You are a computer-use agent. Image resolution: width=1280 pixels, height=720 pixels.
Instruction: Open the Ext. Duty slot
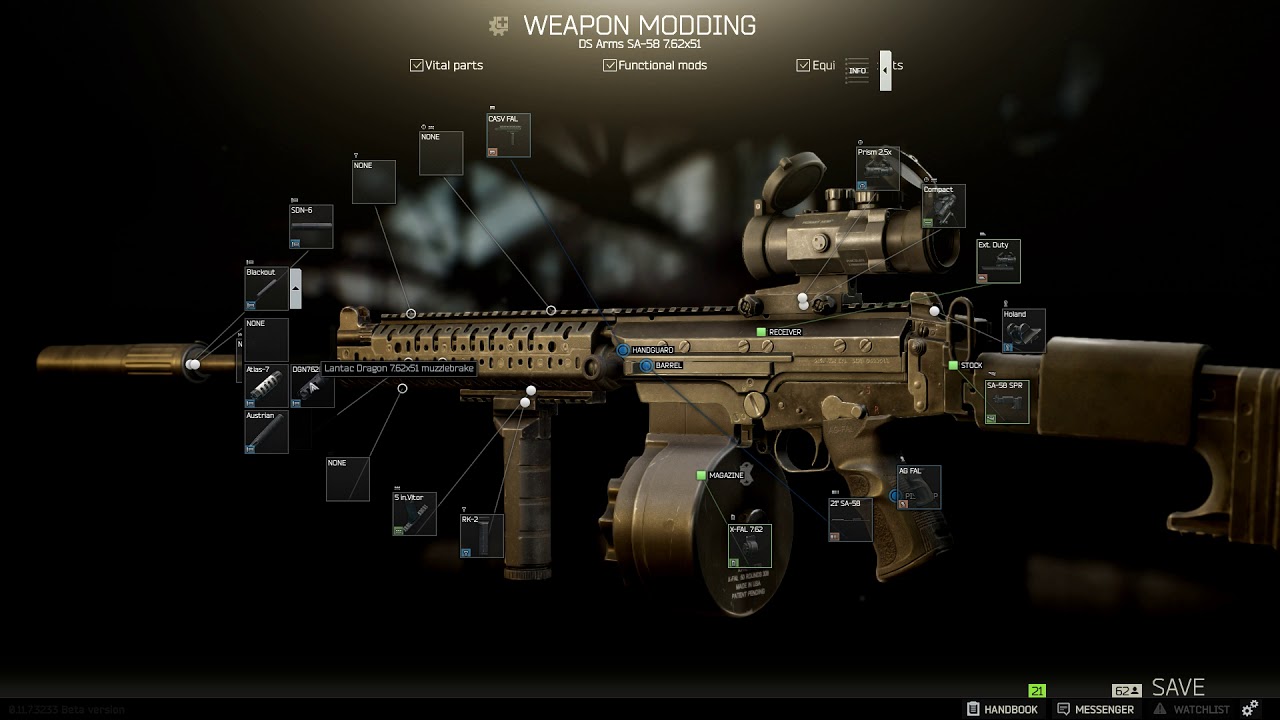click(x=998, y=261)
